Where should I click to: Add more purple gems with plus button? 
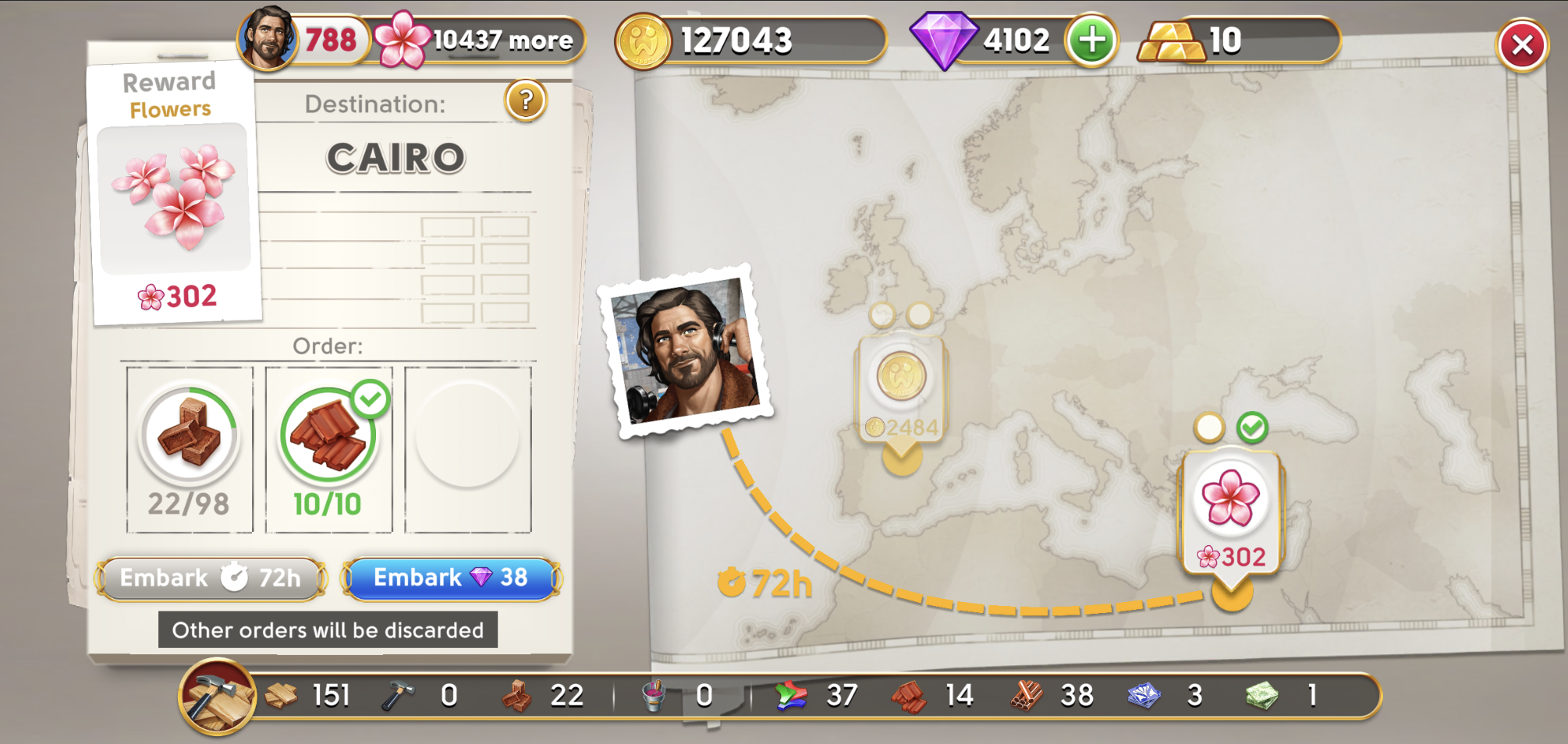[1091, 41]
